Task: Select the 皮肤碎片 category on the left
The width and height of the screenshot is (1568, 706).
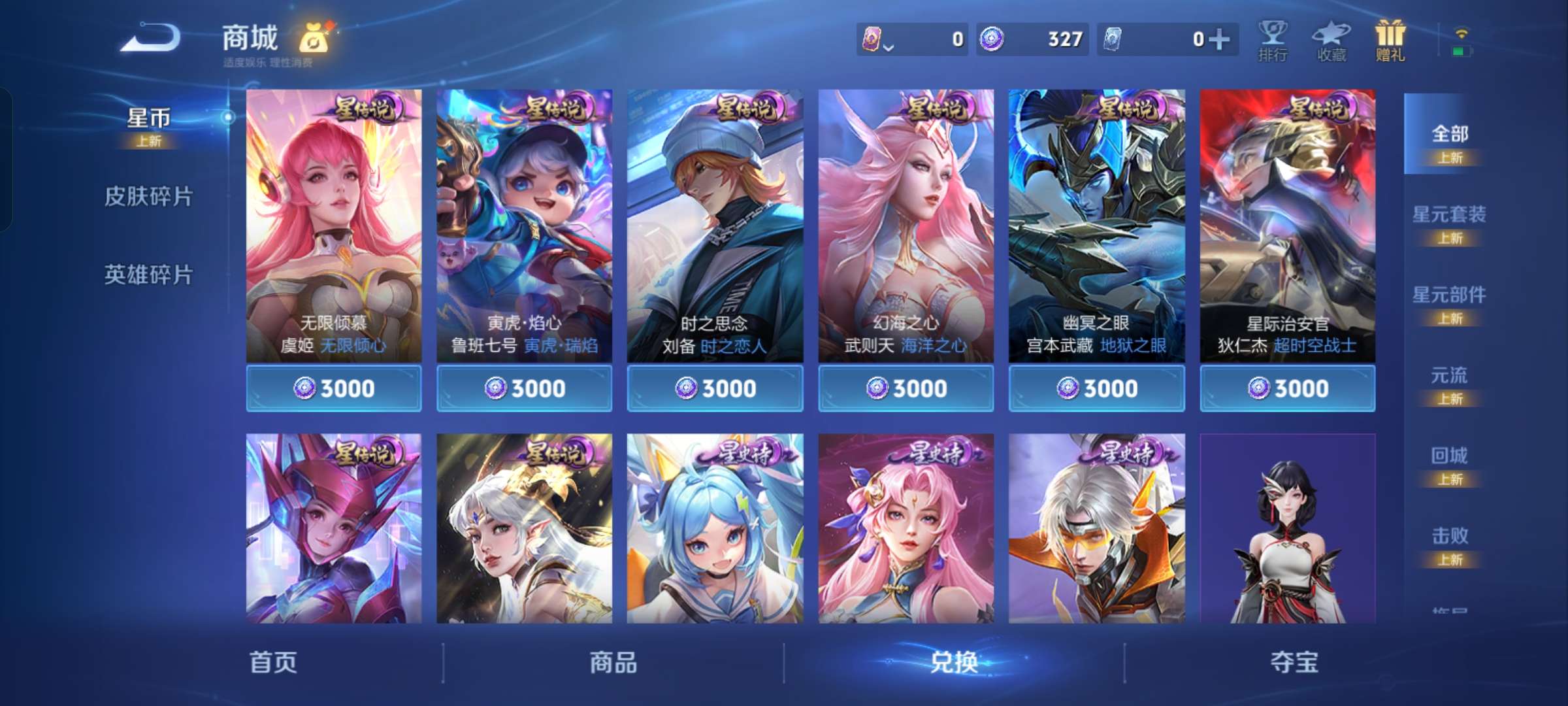Action: 149,196
